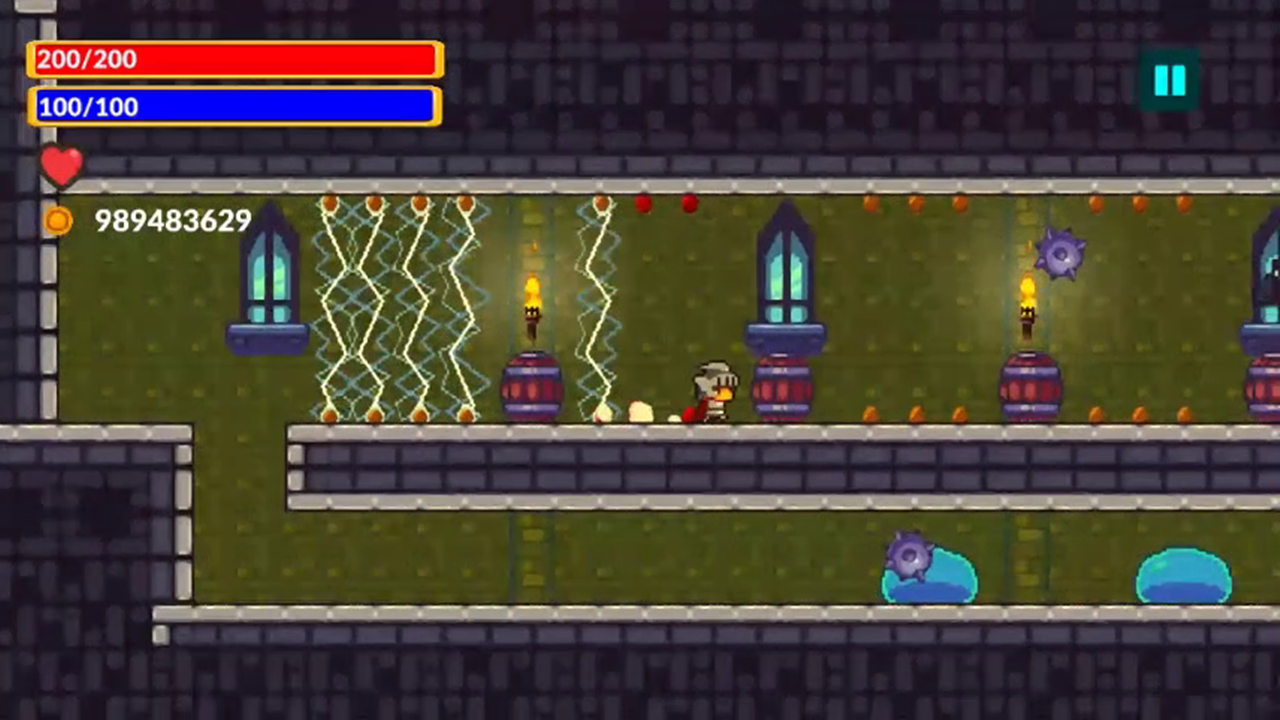The height and width of the screenshot is (720, 1280).
Task: Click the red heart life icon
Action: (62, 166)
